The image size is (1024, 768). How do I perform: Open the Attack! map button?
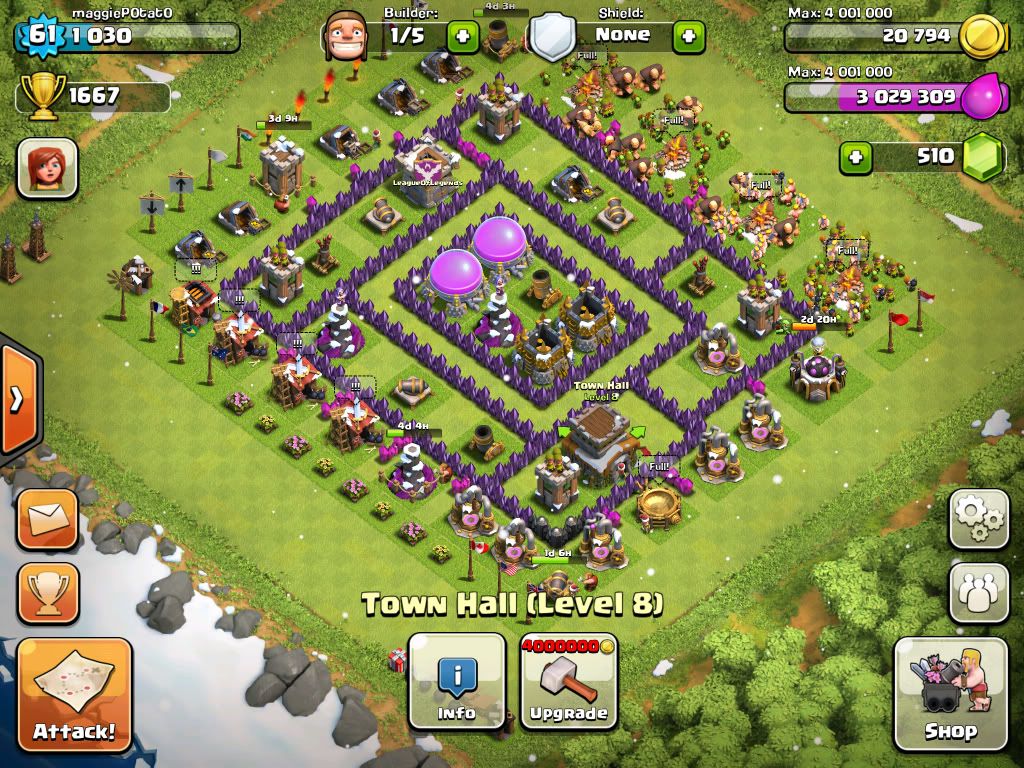coord(75,694)
